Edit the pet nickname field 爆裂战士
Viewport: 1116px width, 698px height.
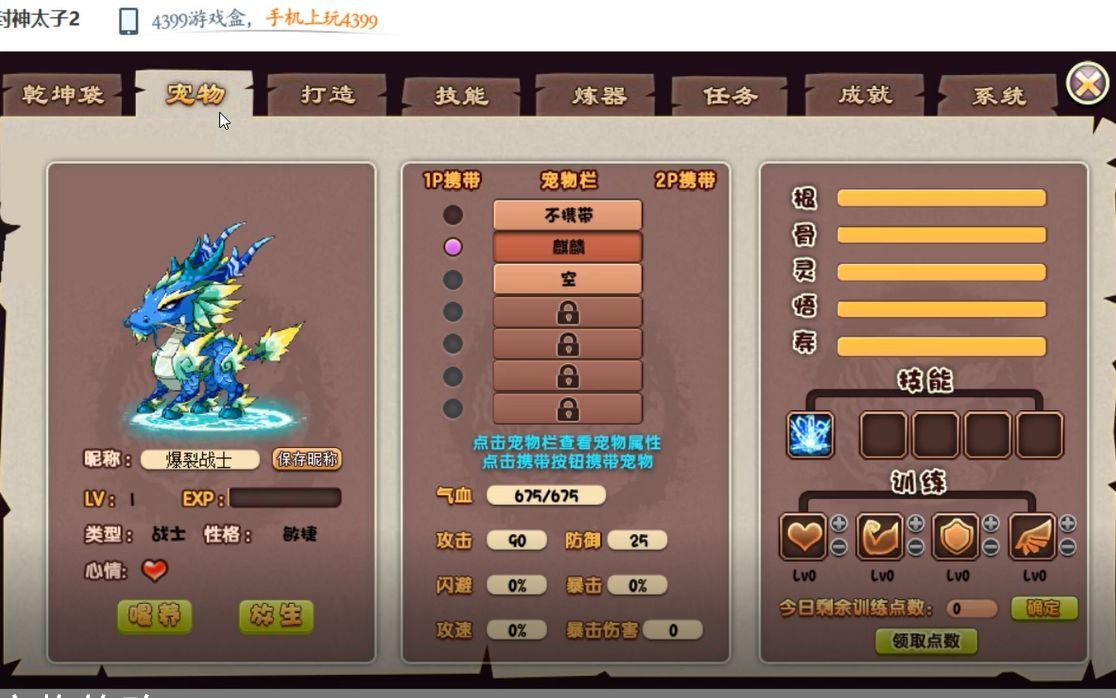tap(199, 460)
